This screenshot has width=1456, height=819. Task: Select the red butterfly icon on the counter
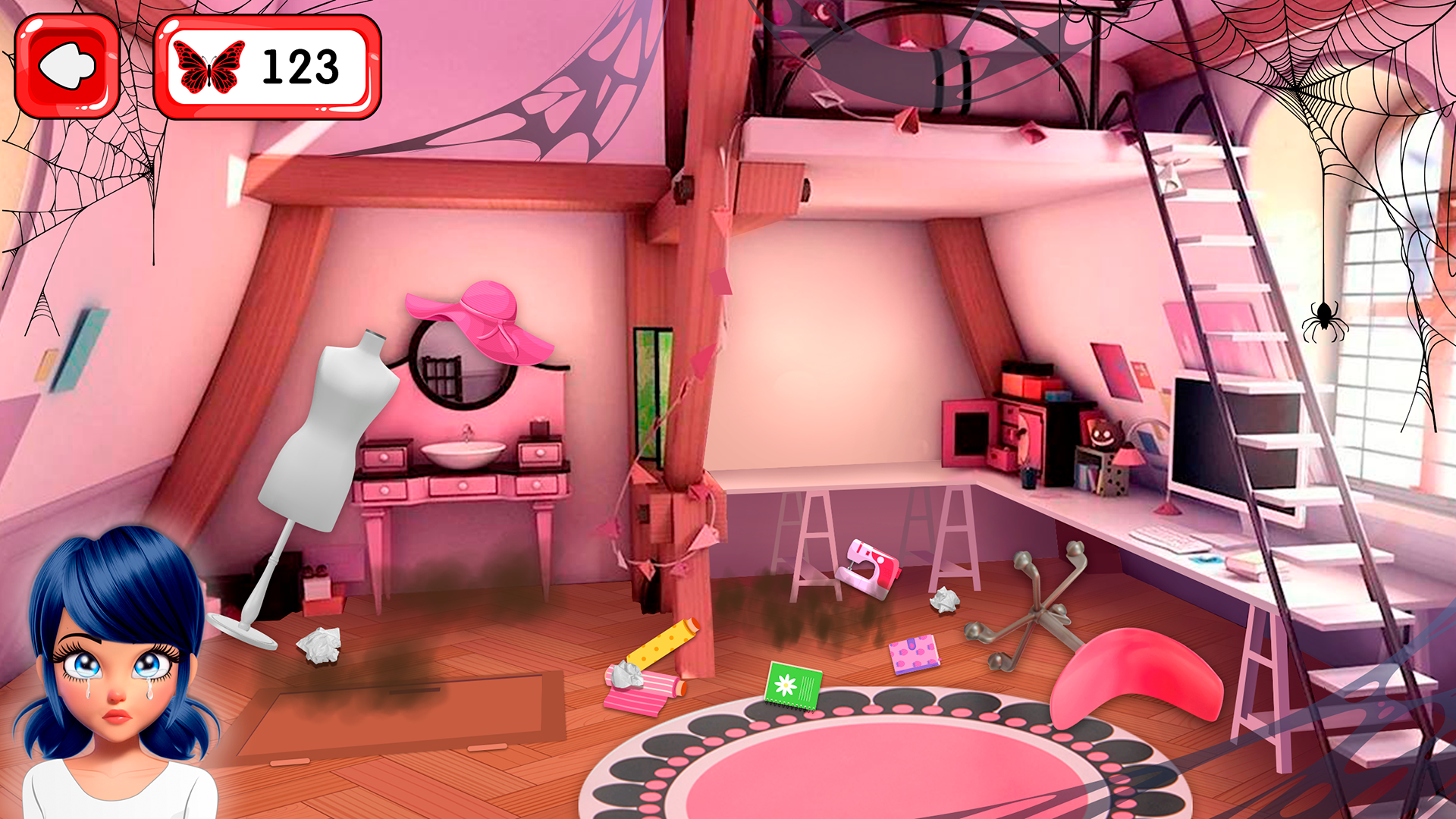(210, 67)
